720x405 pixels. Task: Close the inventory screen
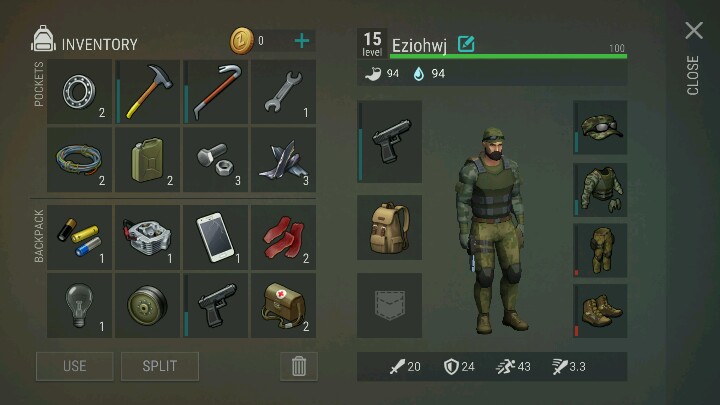[694, 32]
